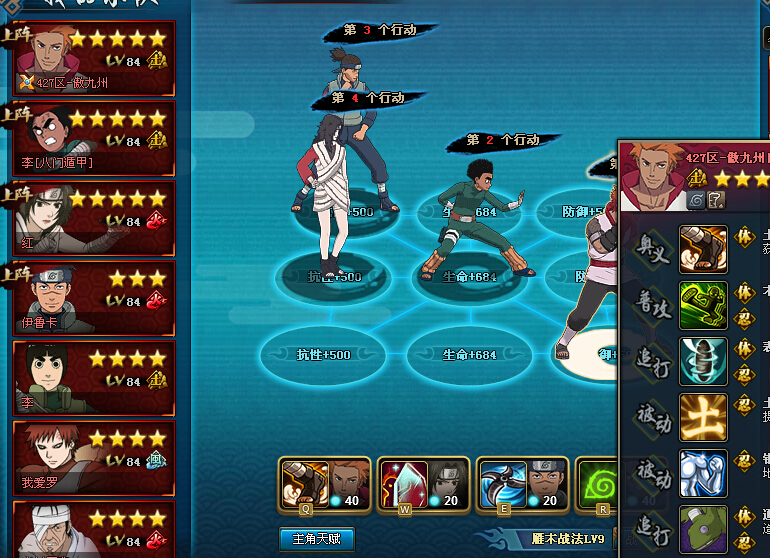This screenshot has height=558, width=770.
Task: View the first 追打 drill skill icon
Action: (x=703, y=361)
